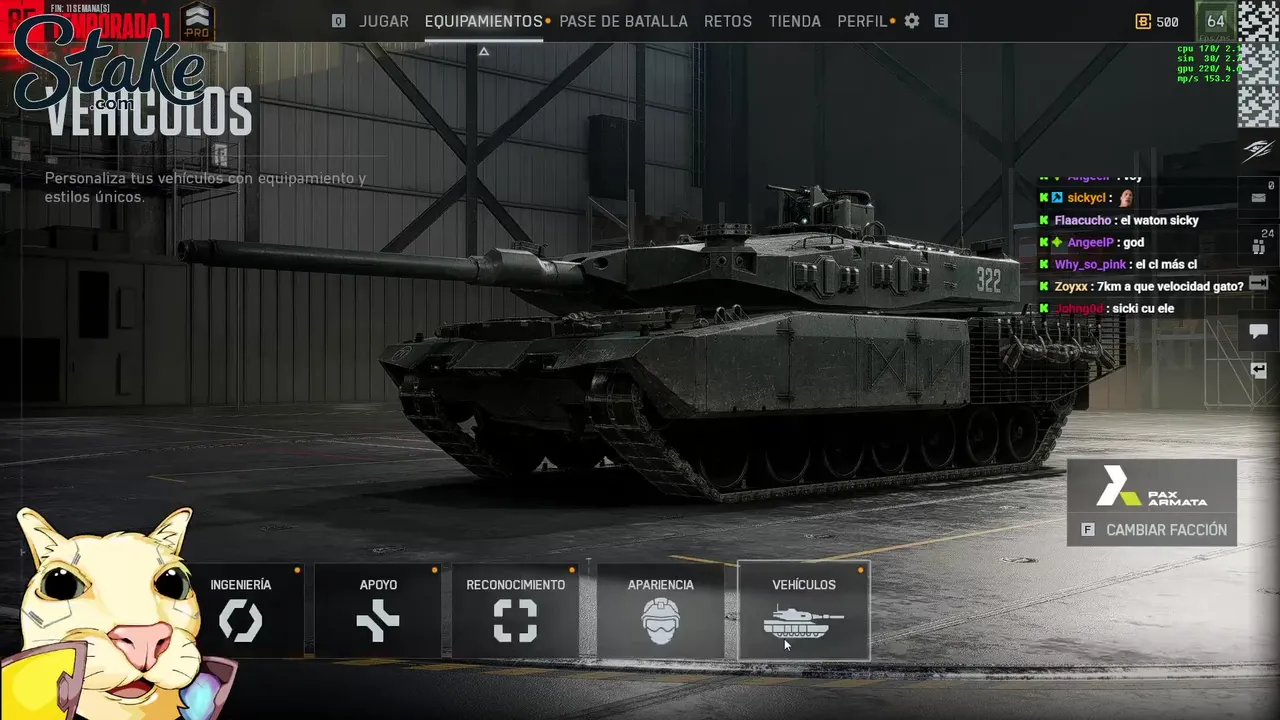Open the speech bubble chat icon
1280x720 pixels.
[1258, 331]
